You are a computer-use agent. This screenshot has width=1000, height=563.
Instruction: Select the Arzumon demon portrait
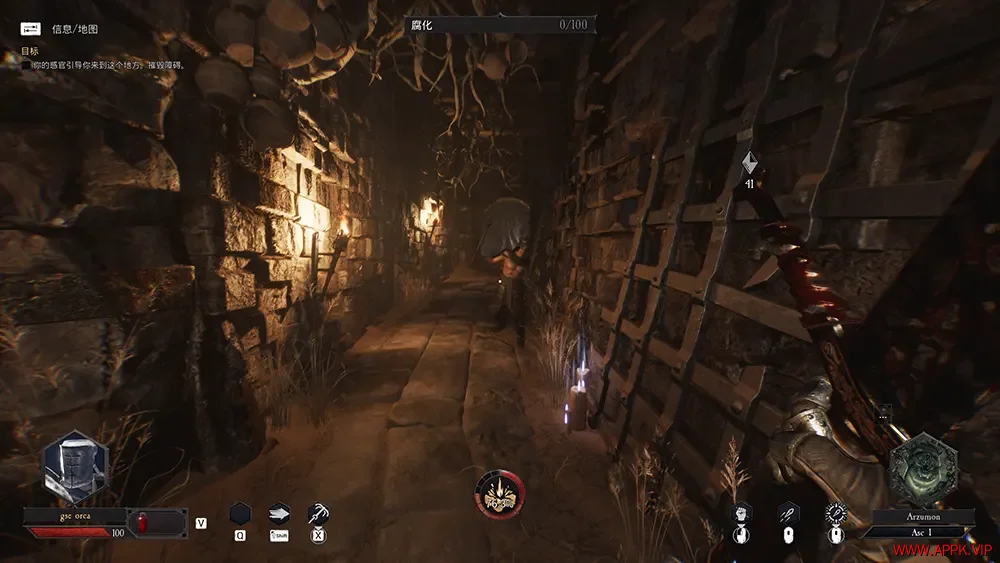(922, 469)
